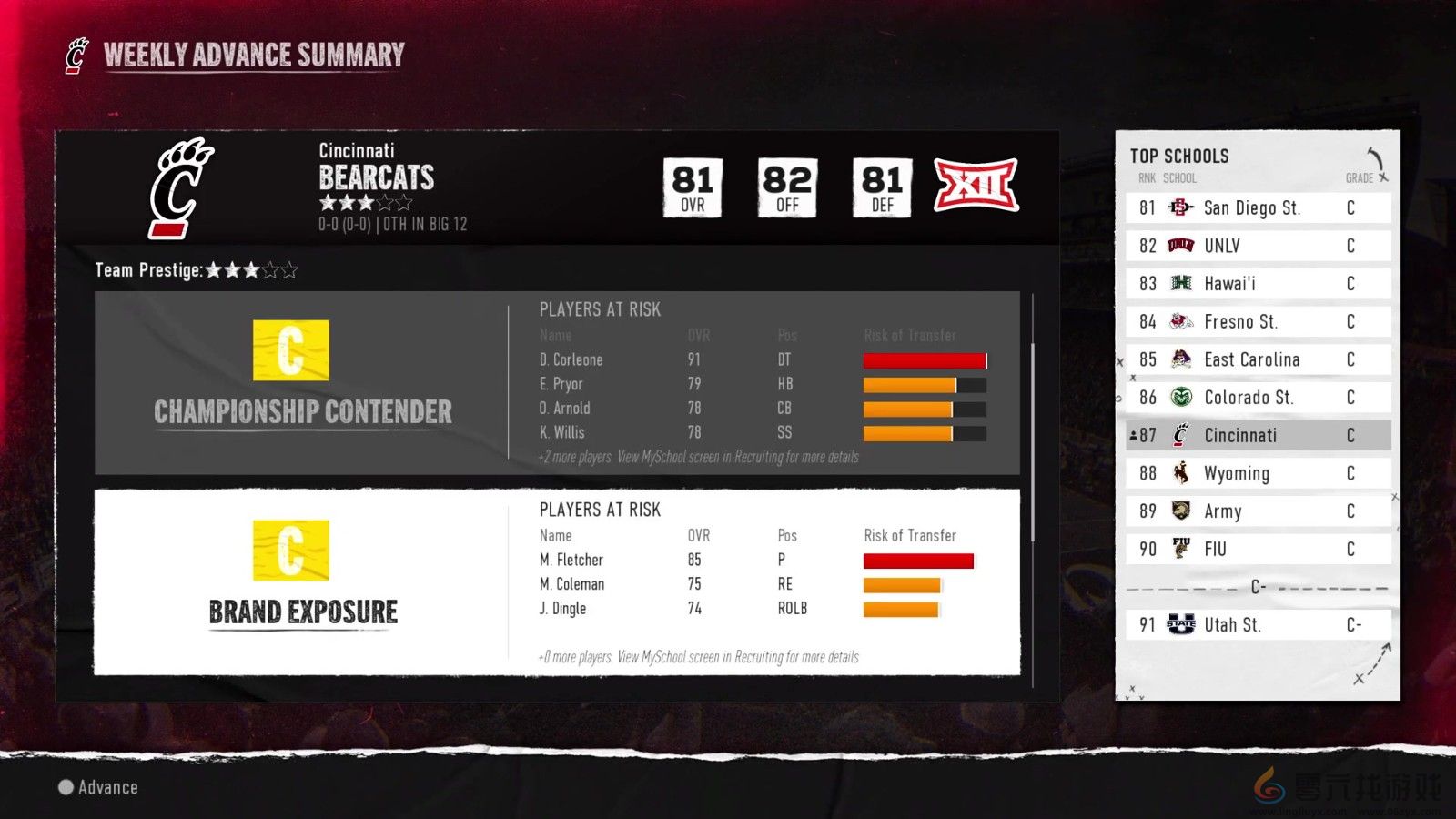
Task: Select the Wyoming school row
Action: click(1258, 473)
